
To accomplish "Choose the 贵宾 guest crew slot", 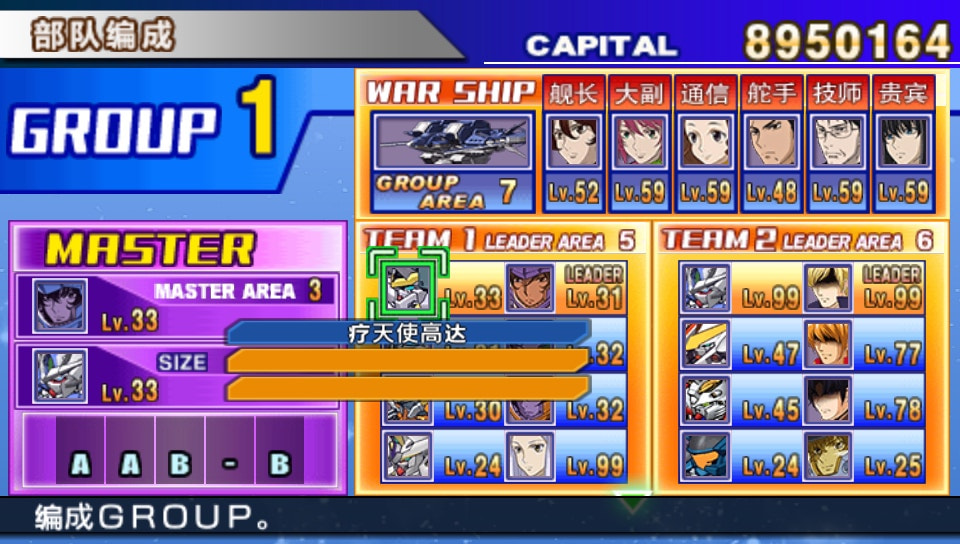I will pyautogui.click(x=903, y=143).
